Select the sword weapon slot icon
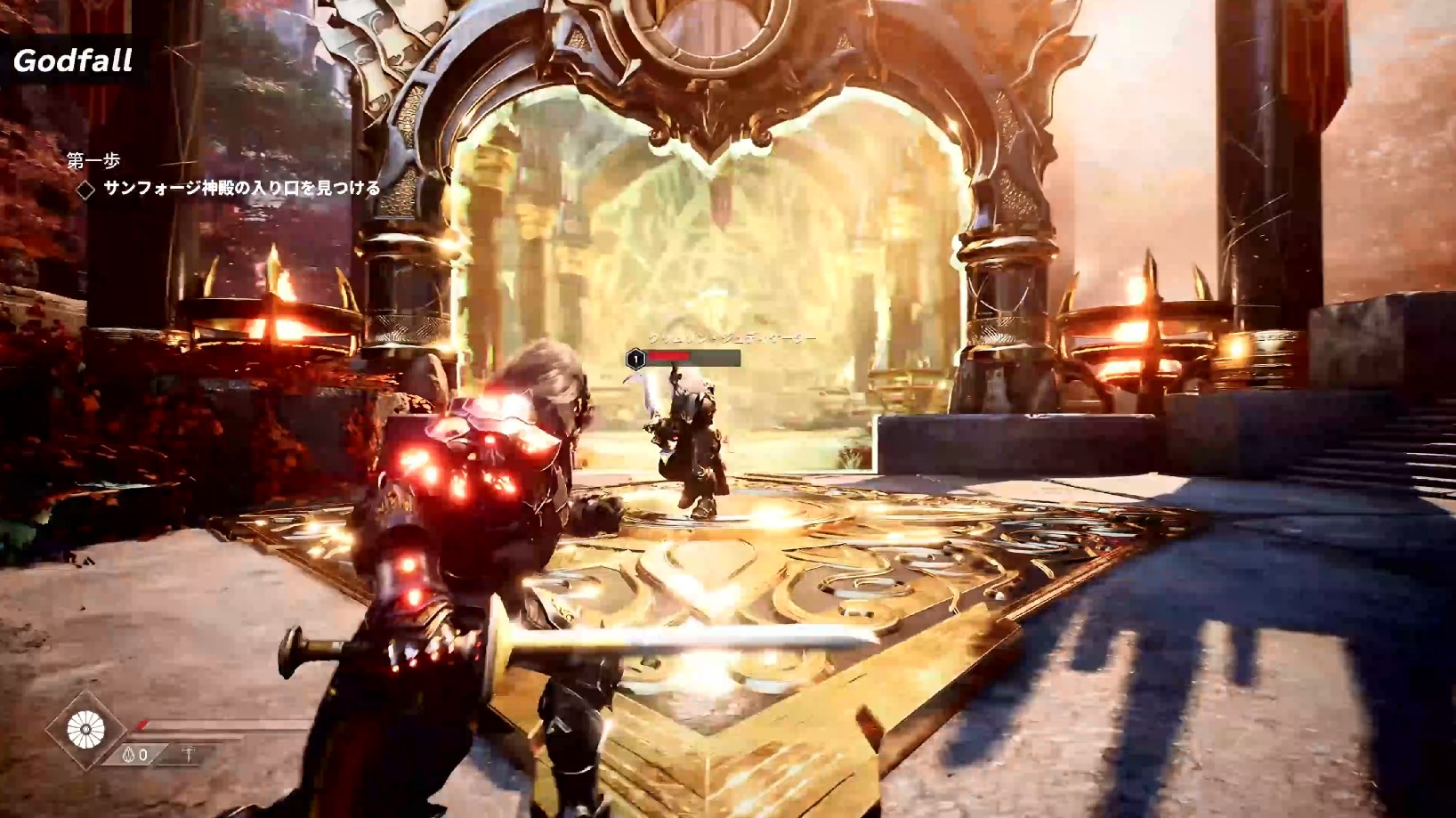Viewport: 1456px width, 818px height. (x=188, y=755)
